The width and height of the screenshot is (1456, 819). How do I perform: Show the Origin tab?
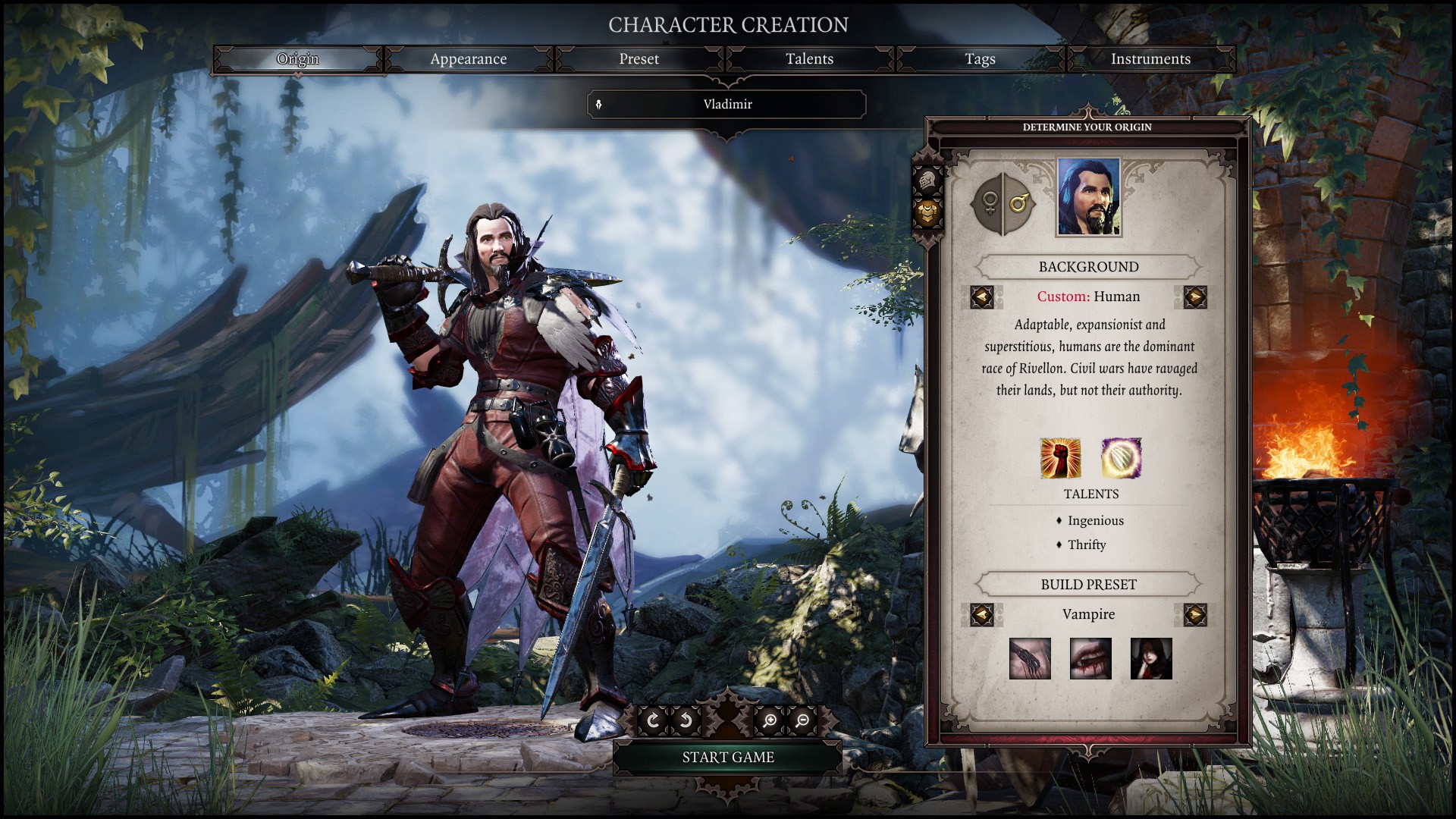point(297,59)
